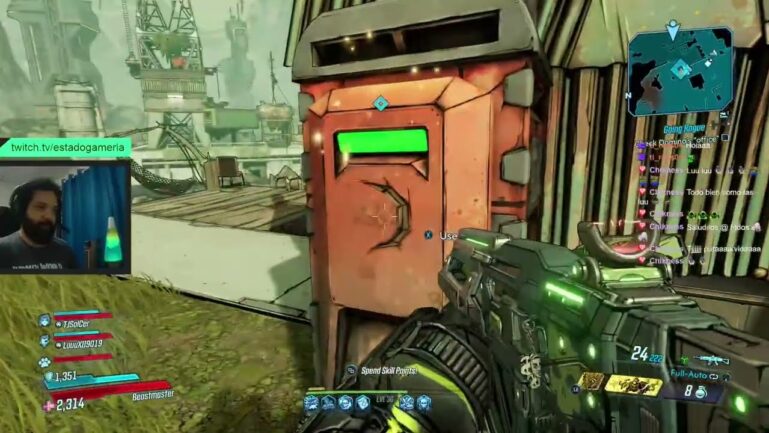
Task: Open the minimap in the corner
Action: tap(680, 68)
